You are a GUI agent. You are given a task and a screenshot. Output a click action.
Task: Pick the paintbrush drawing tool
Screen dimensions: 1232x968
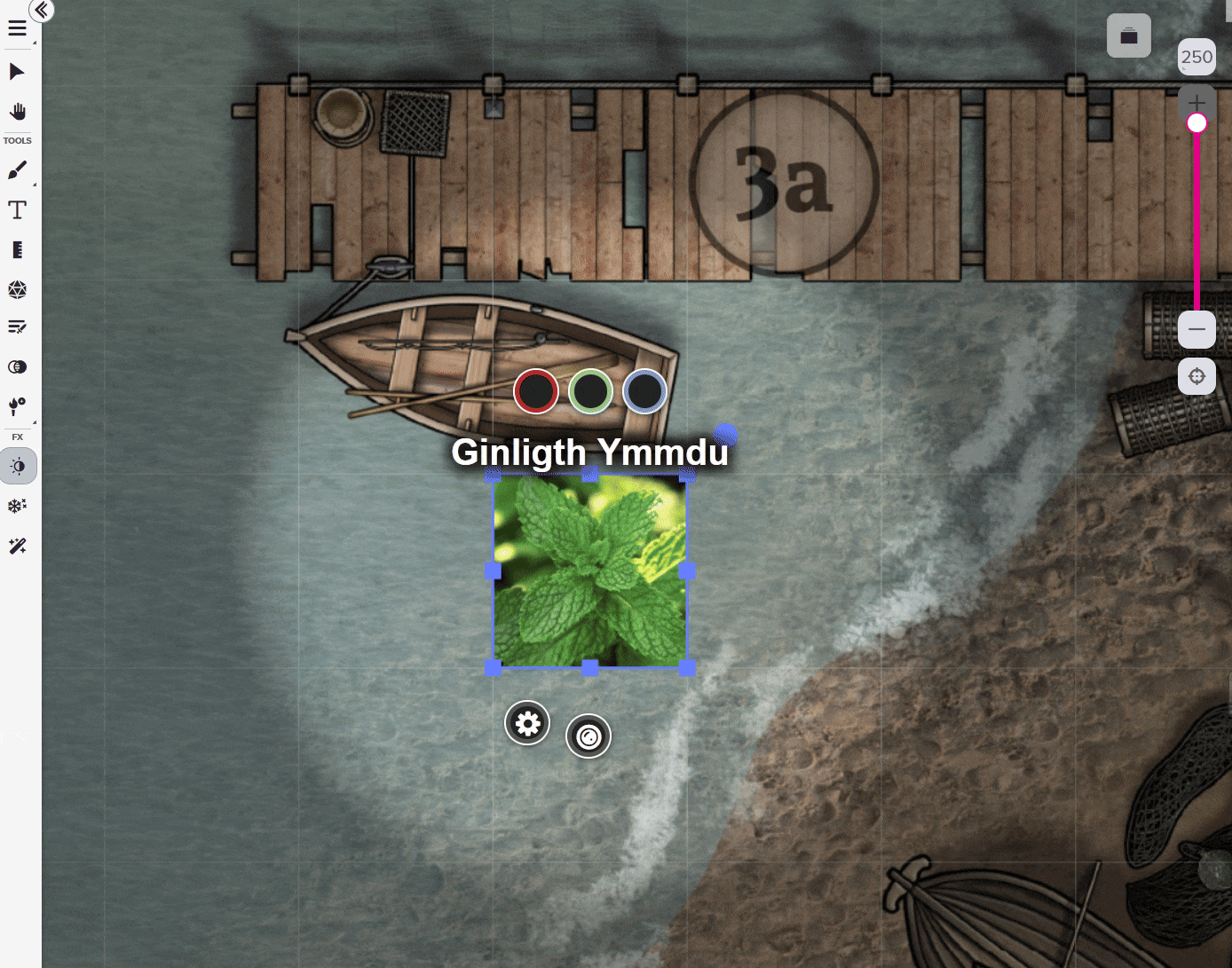tap(17, 170)
